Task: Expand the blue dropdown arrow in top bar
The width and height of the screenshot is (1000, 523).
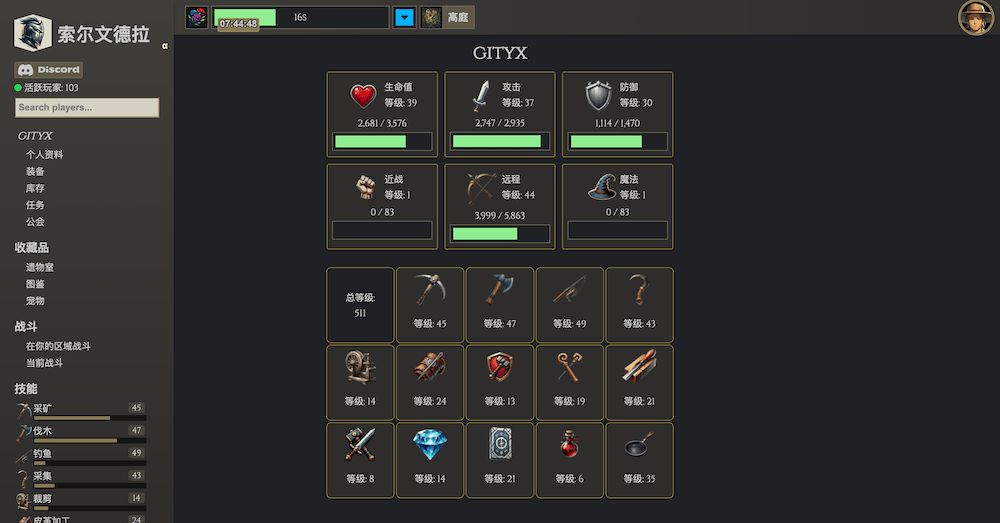Action: (x=404, y=17)
